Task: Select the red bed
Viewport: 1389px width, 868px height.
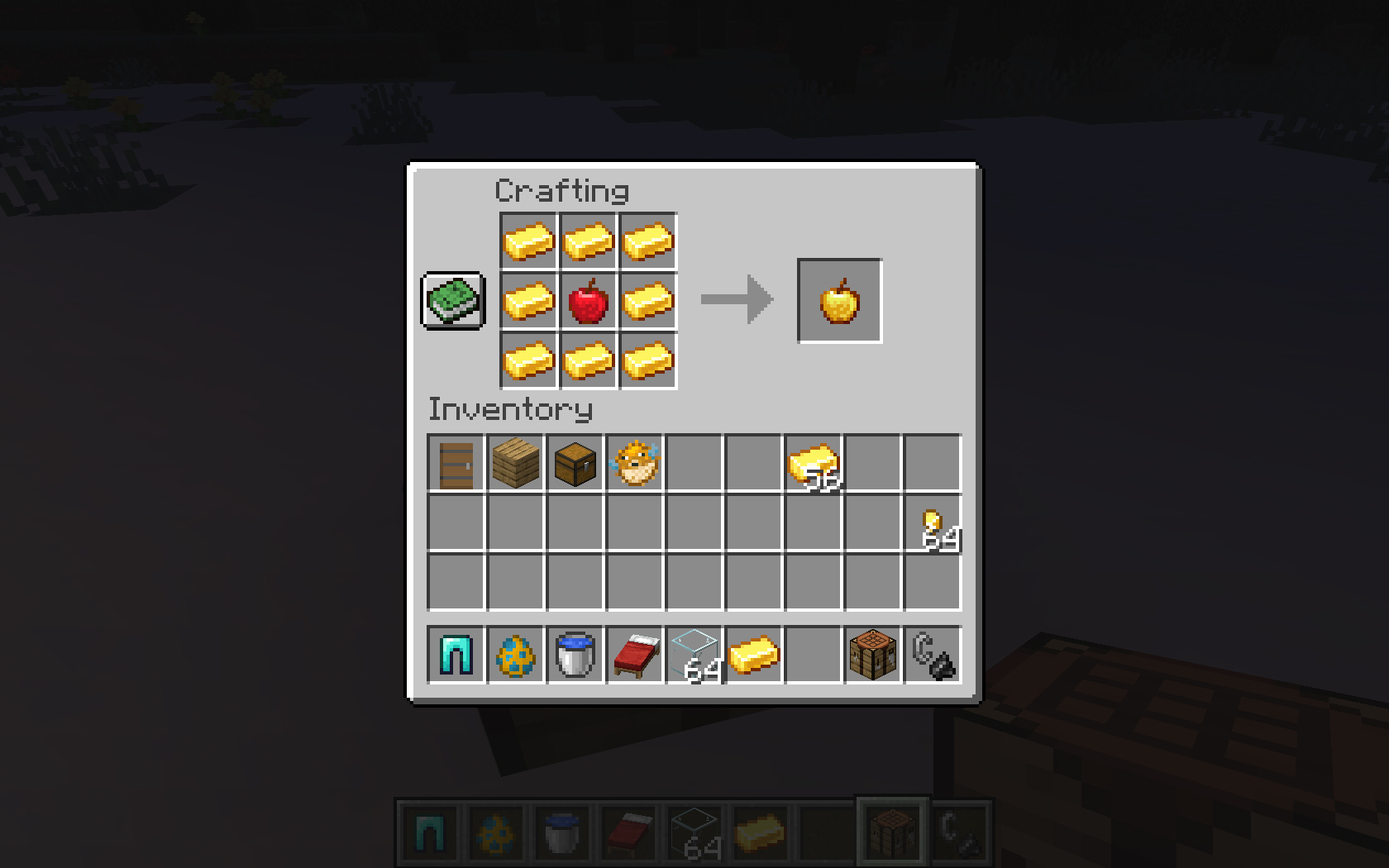Action: click(x=635, y=655)
